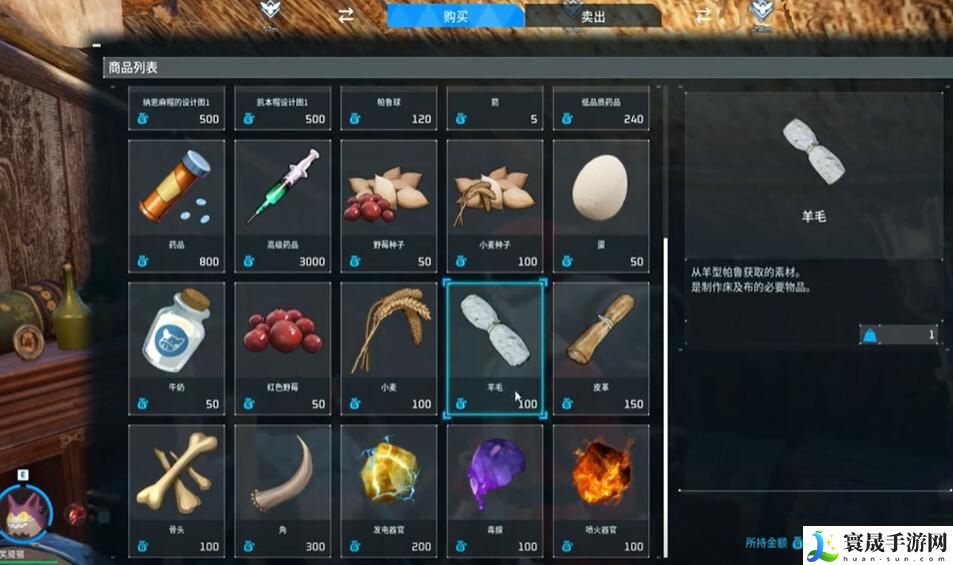Image resolution: width=953 pixels, height=565 pixels.
Task: Choose the 小麦种子 wheat seeds
Action: [495, 205]
